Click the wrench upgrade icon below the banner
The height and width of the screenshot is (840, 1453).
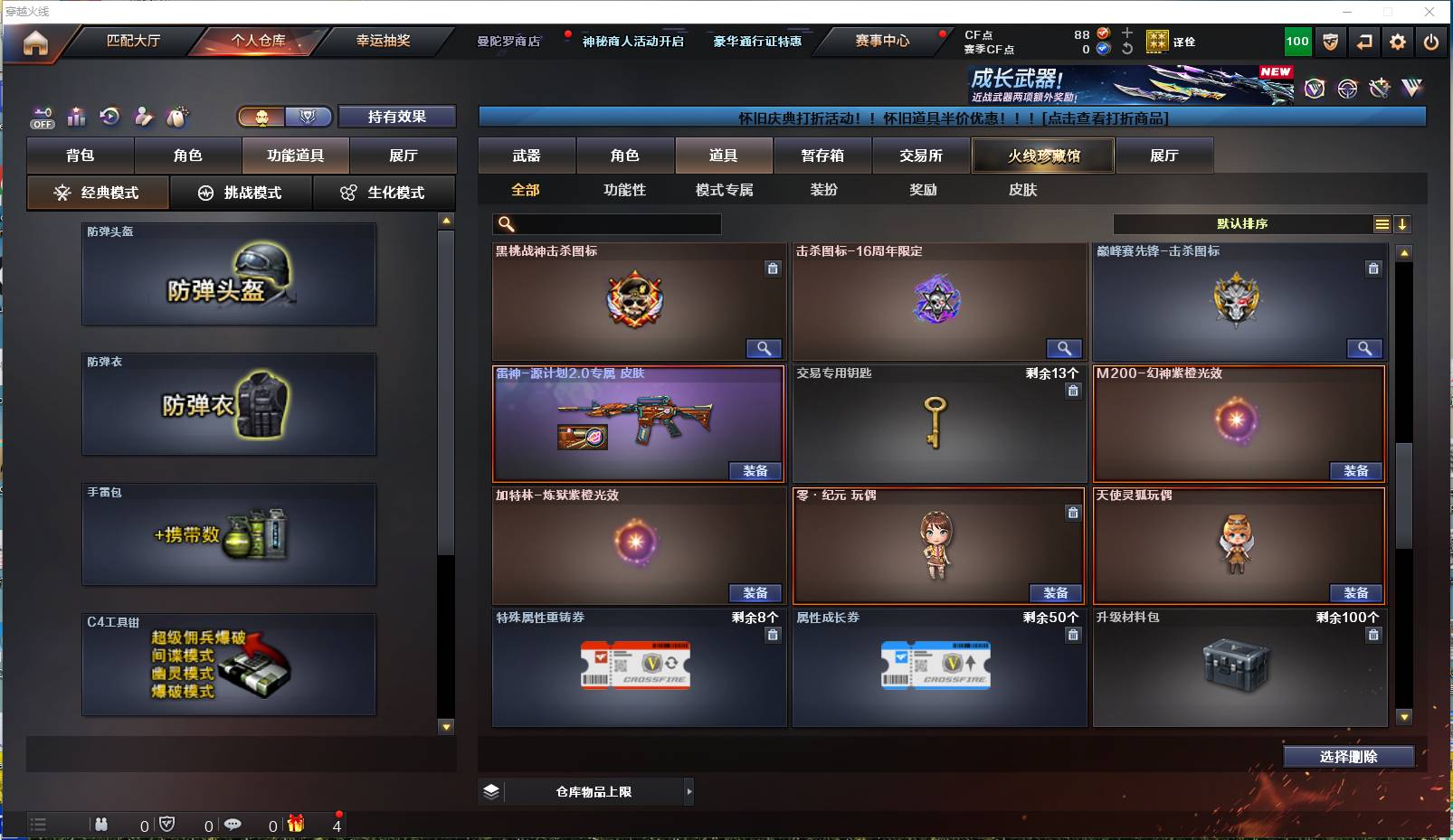point(1380,88)
